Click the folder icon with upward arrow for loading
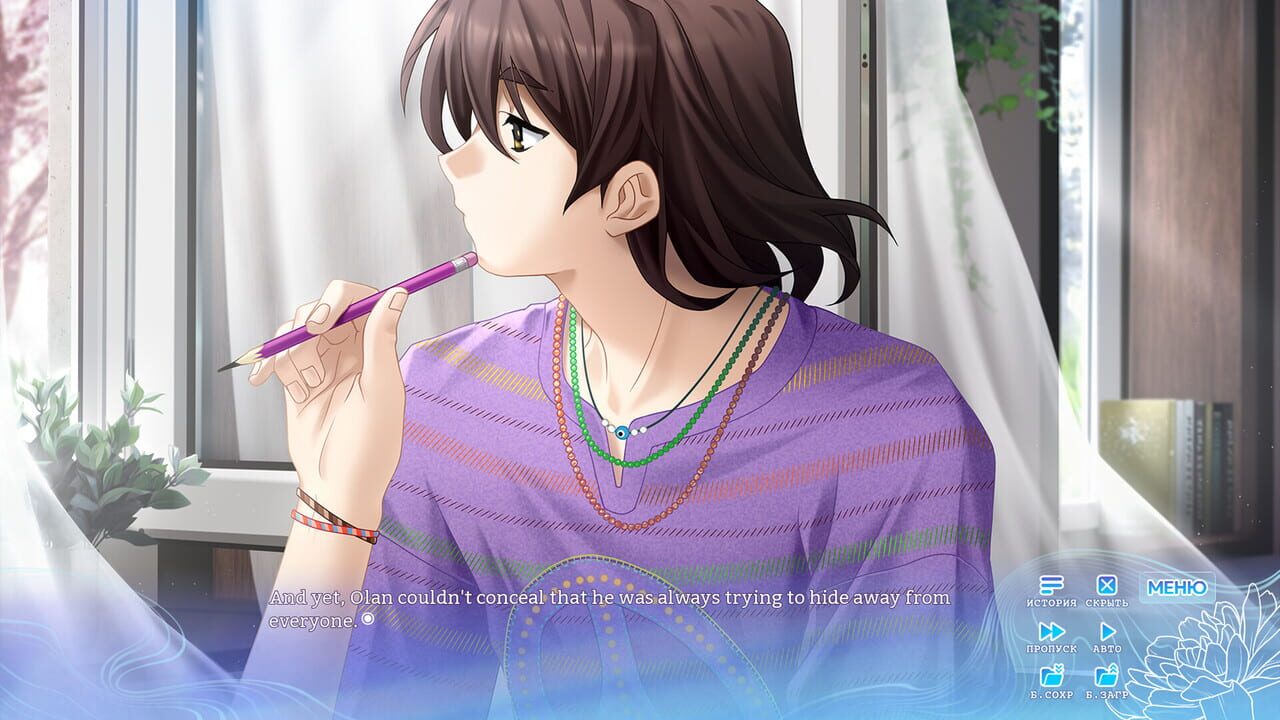 point(1107,675)
